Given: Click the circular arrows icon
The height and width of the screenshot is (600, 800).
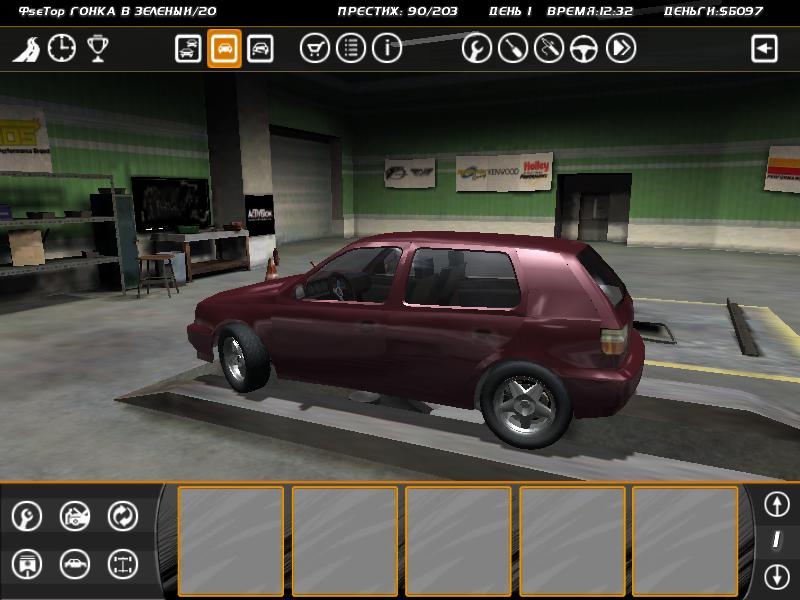Looking at the screenshot, I should [x=123, y=516].
